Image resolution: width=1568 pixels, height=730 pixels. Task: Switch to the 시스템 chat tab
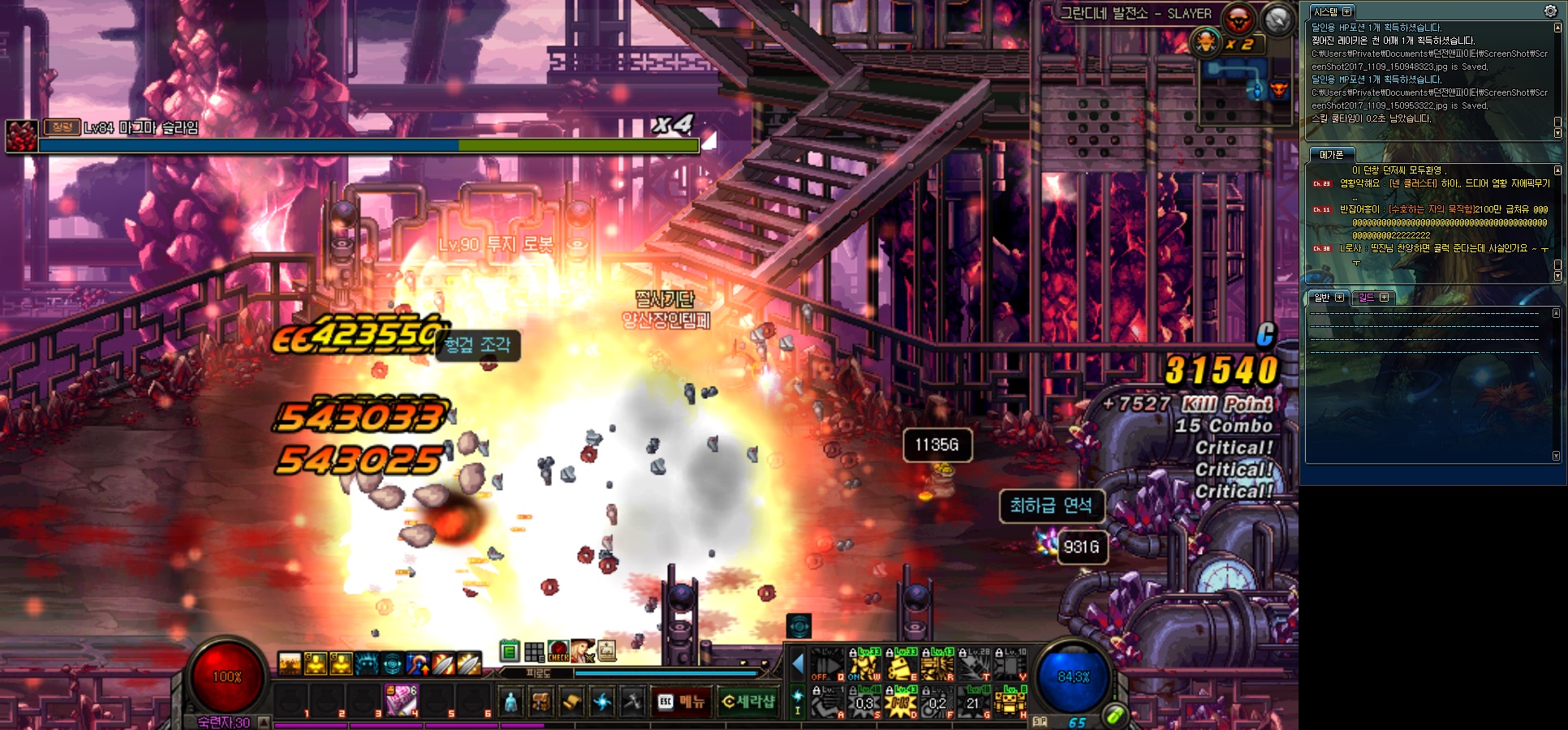[1327, 12]
